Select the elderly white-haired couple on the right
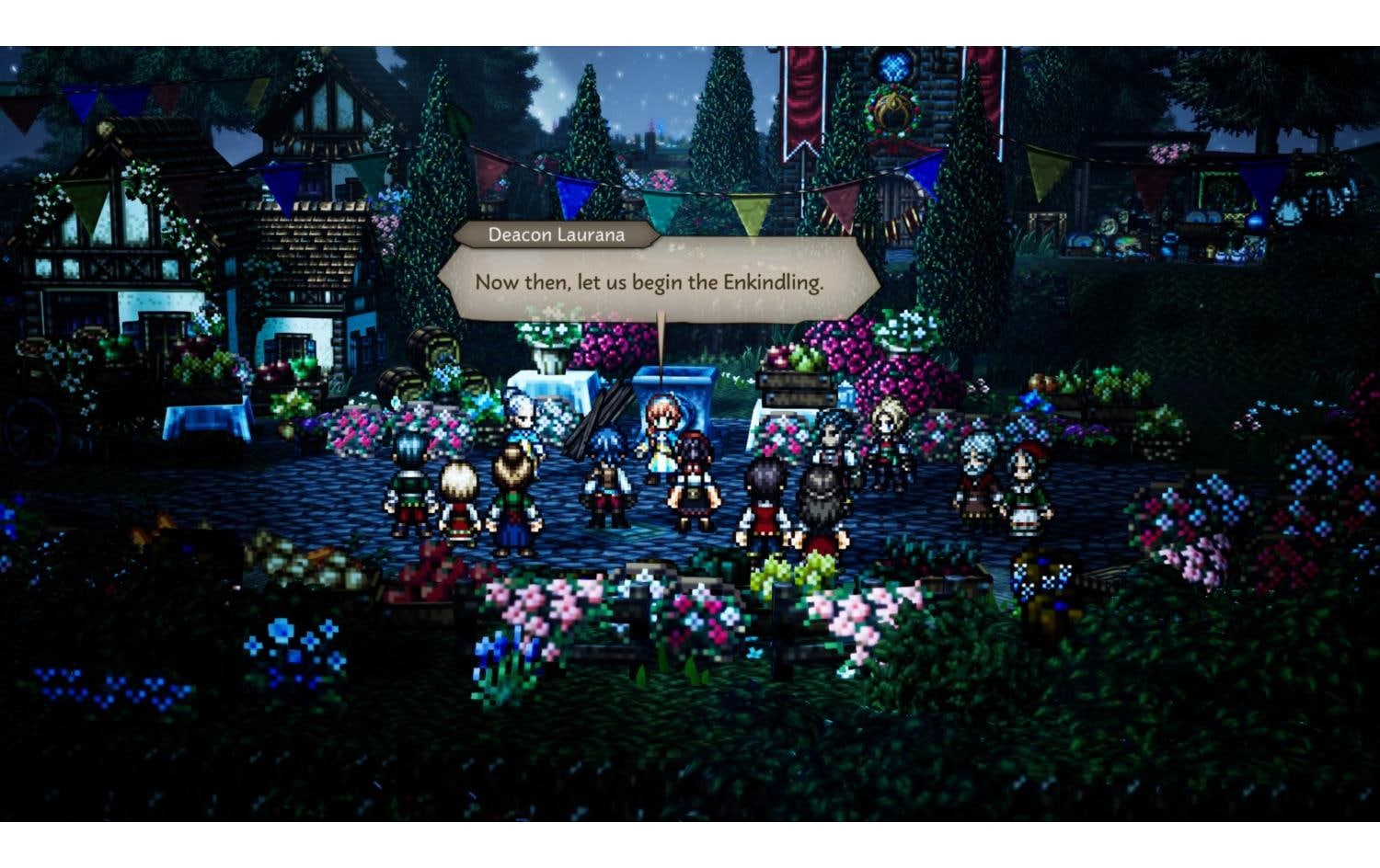Image resolution: width=1380 pixels, height=868 pixels. click(975, 469)
